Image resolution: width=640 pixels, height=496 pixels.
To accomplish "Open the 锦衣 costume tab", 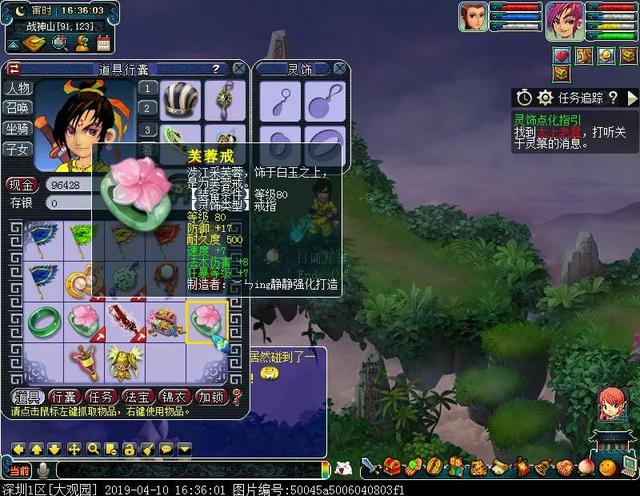I will click(x=176, y=397).
